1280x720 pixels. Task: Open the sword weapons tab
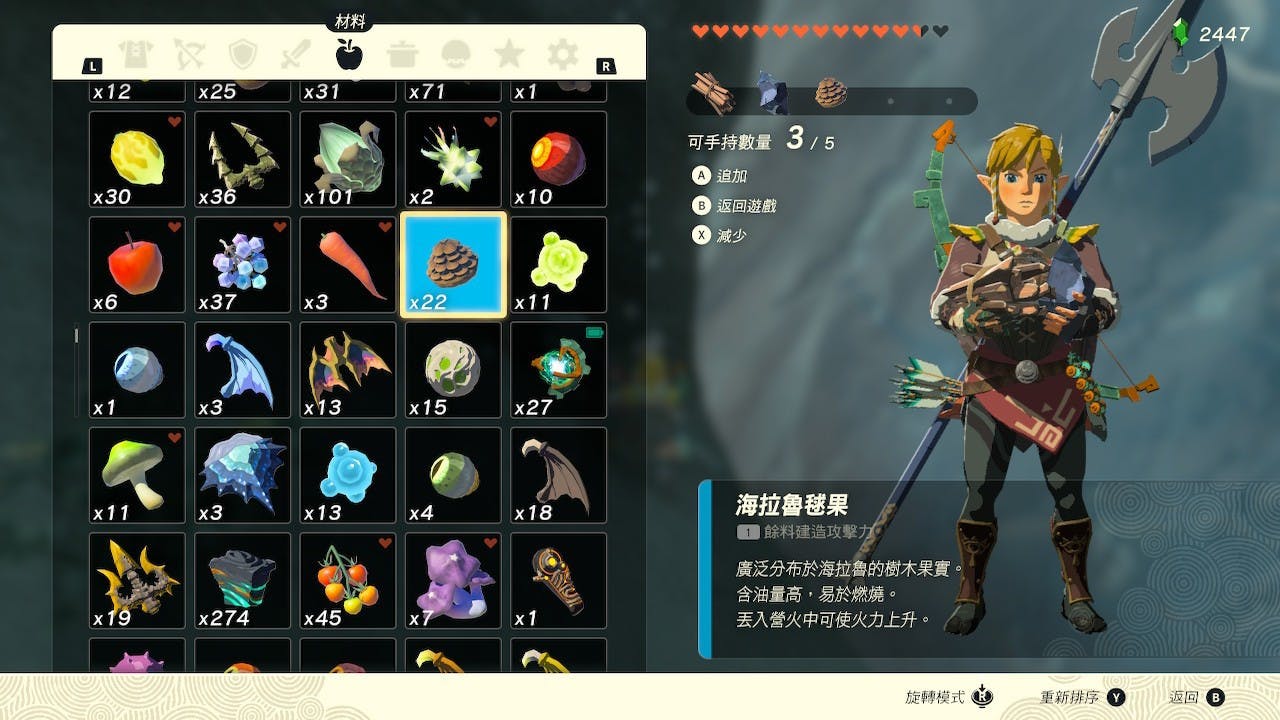pos(296,54)
